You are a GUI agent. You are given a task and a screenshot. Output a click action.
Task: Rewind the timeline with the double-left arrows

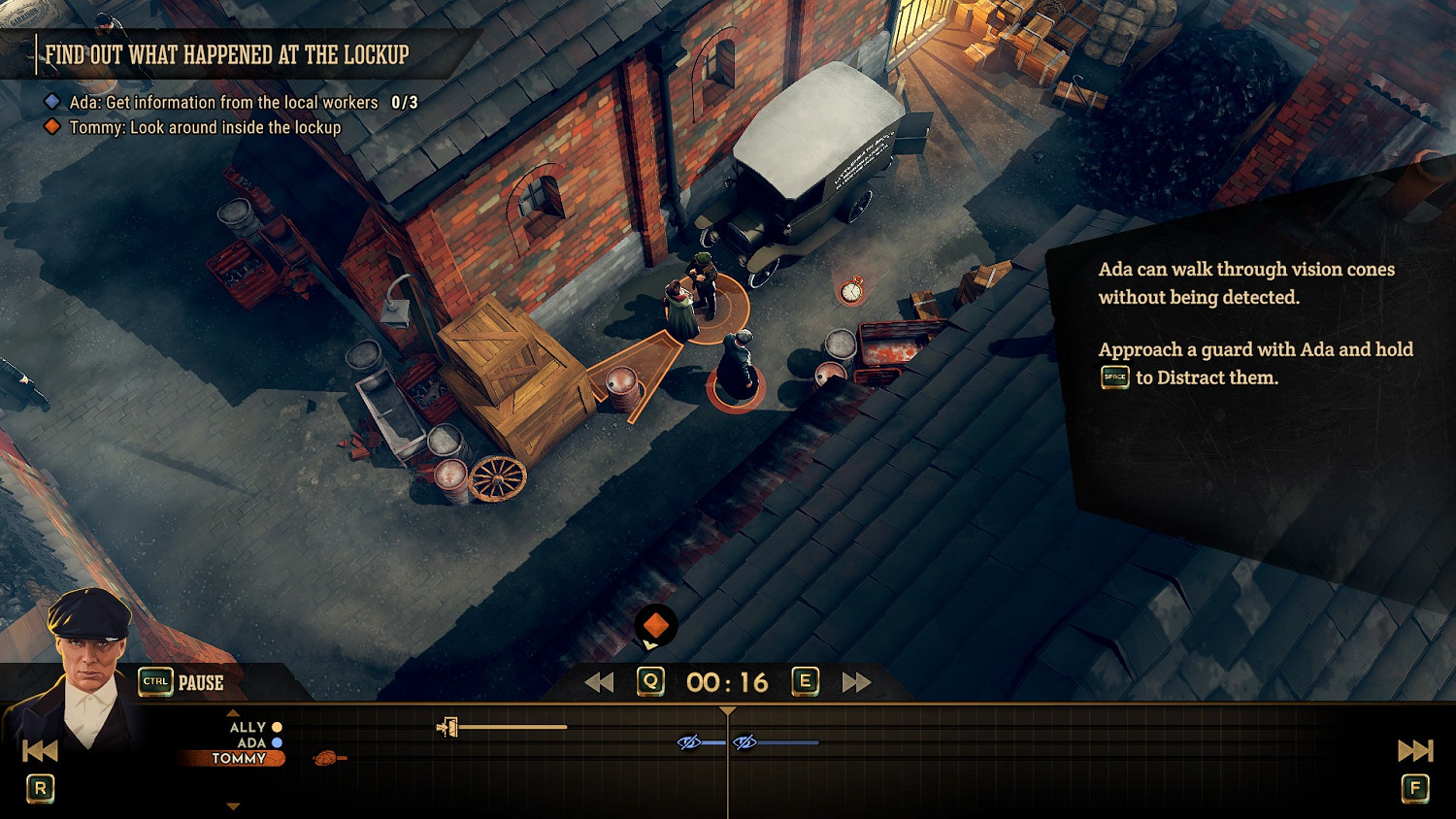pyautogui.click(x=599, y=683)
